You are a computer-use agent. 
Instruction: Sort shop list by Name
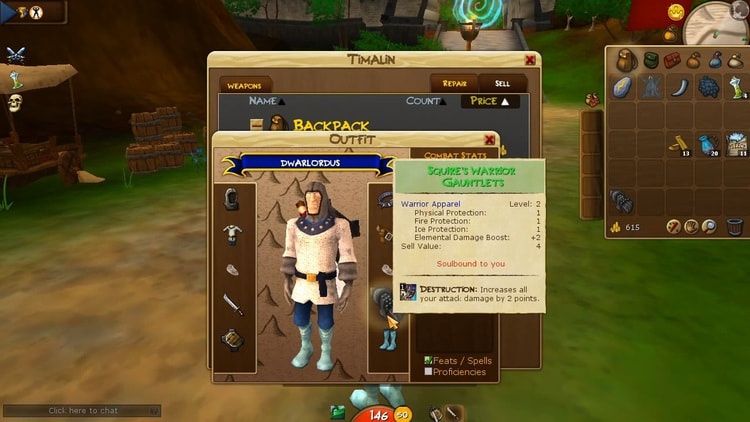[266, 101]
